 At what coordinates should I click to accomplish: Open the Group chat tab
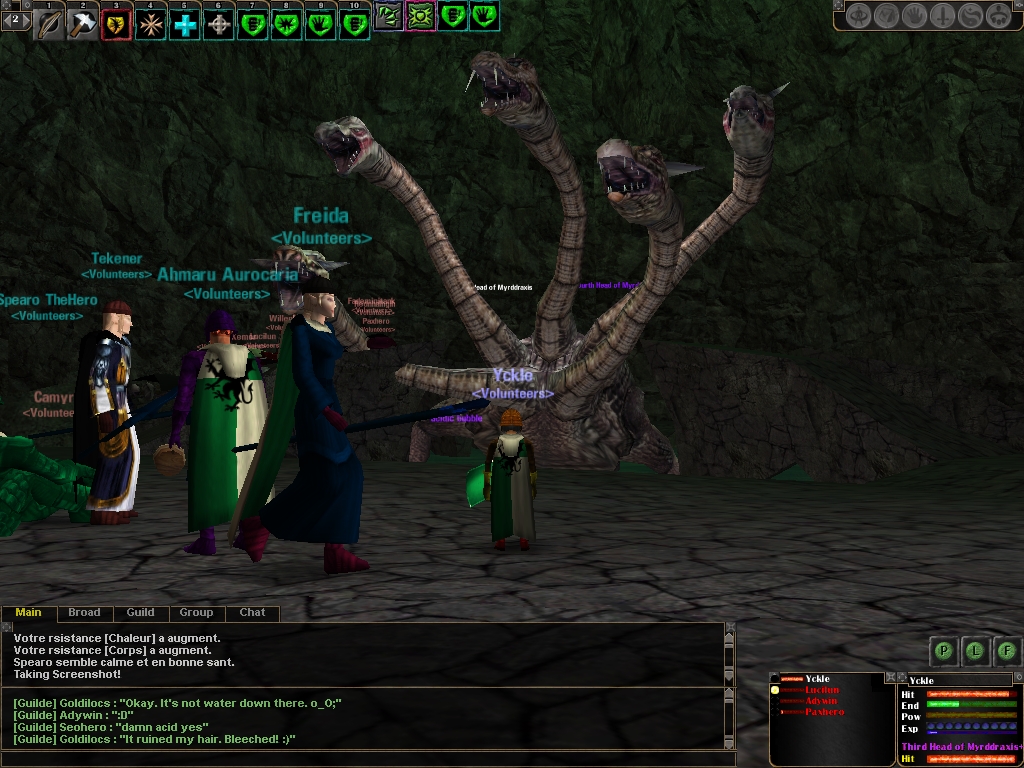click(x=196, y=612)
